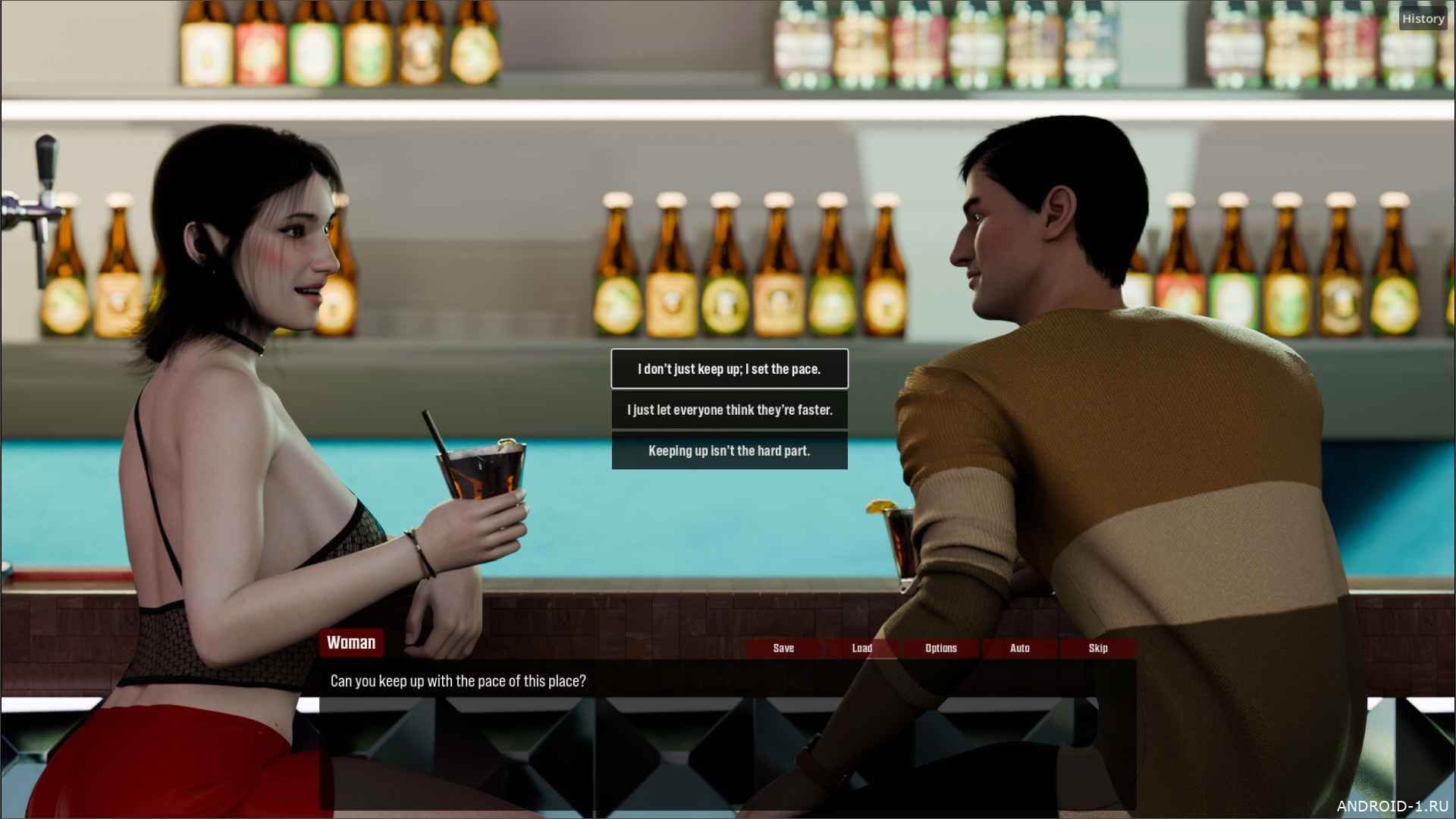Toggle Auto dialogue advance

tap(1019, 648)
